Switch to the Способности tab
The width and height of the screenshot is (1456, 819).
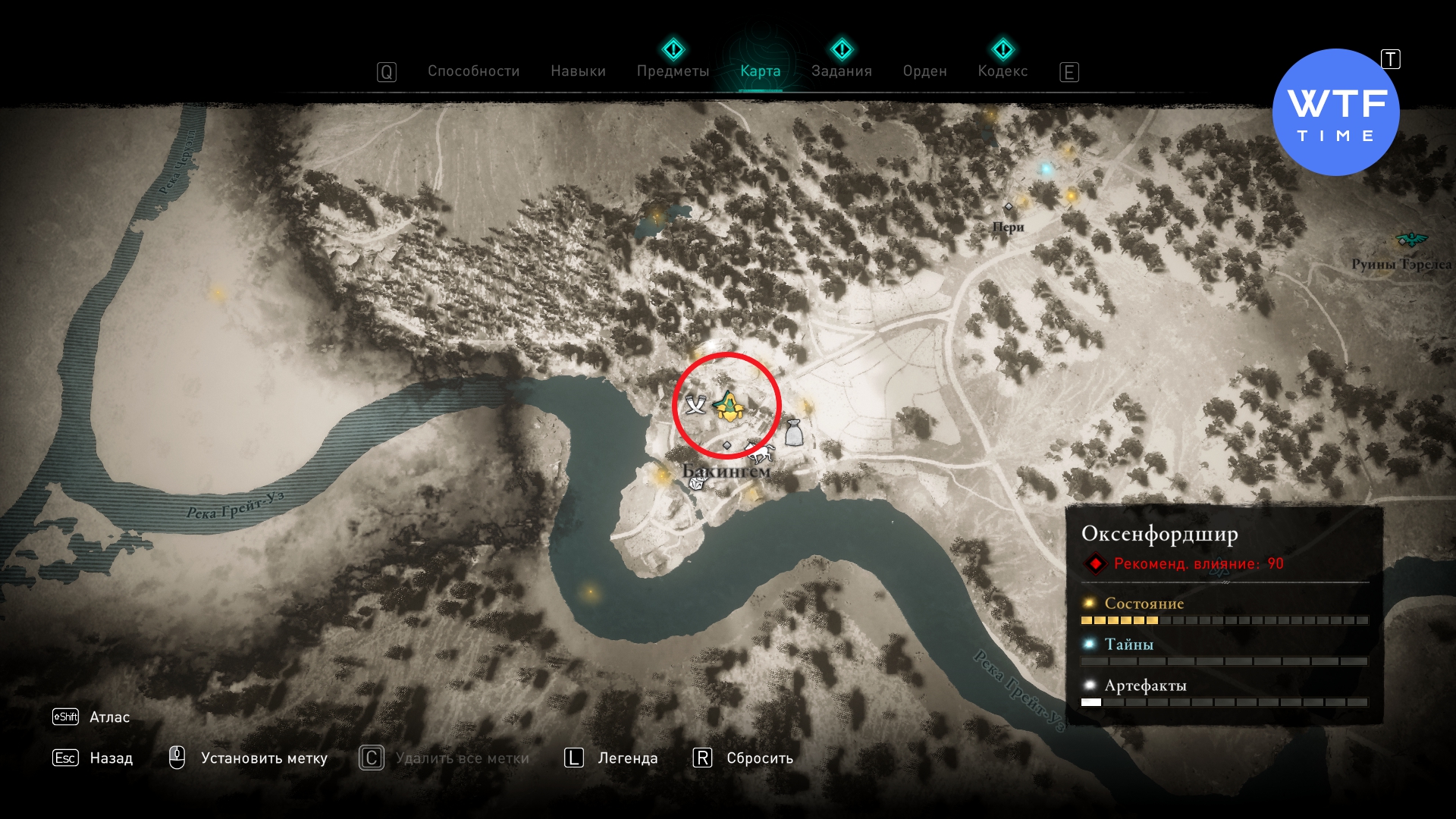(473, 71)
